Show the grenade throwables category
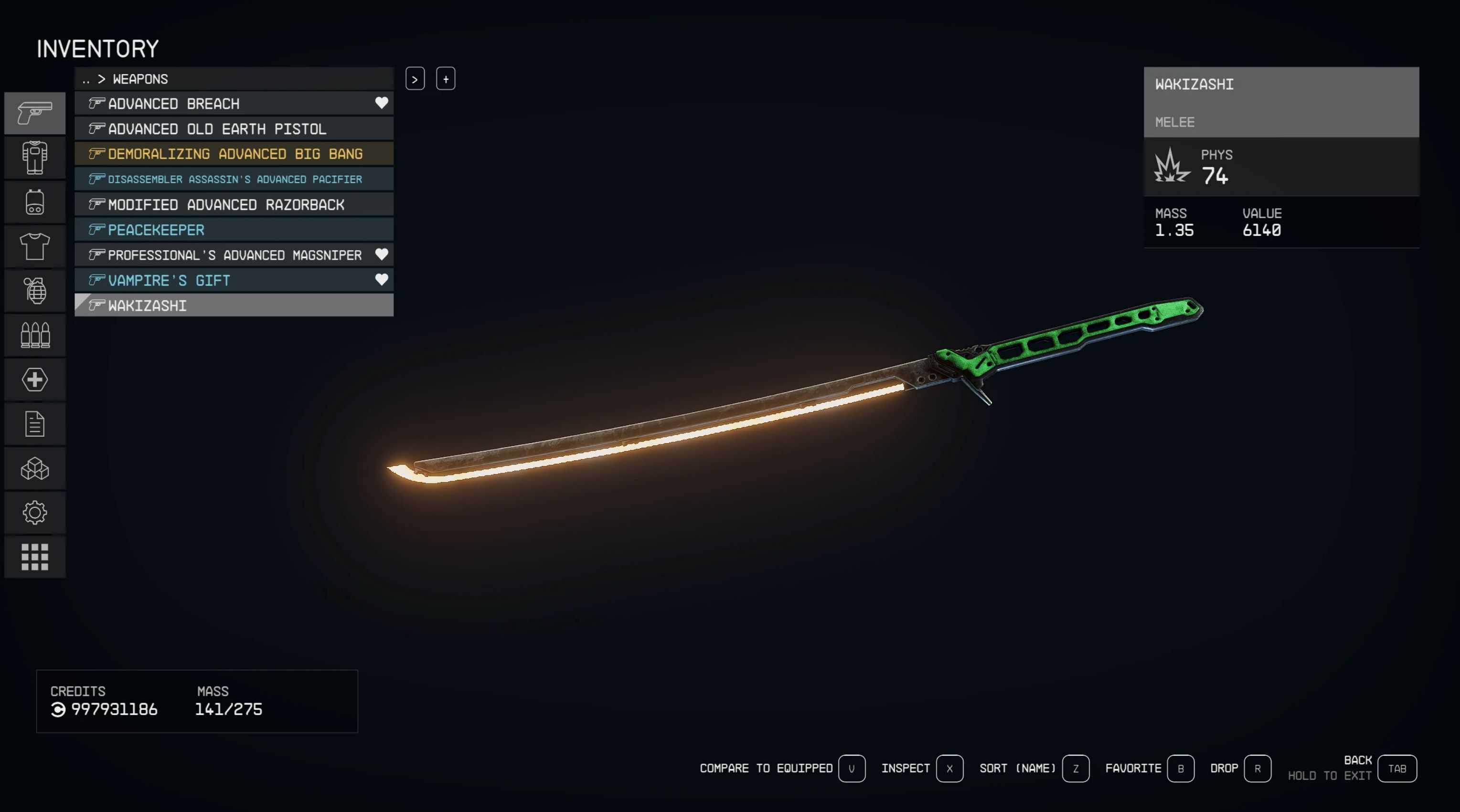 34,291
